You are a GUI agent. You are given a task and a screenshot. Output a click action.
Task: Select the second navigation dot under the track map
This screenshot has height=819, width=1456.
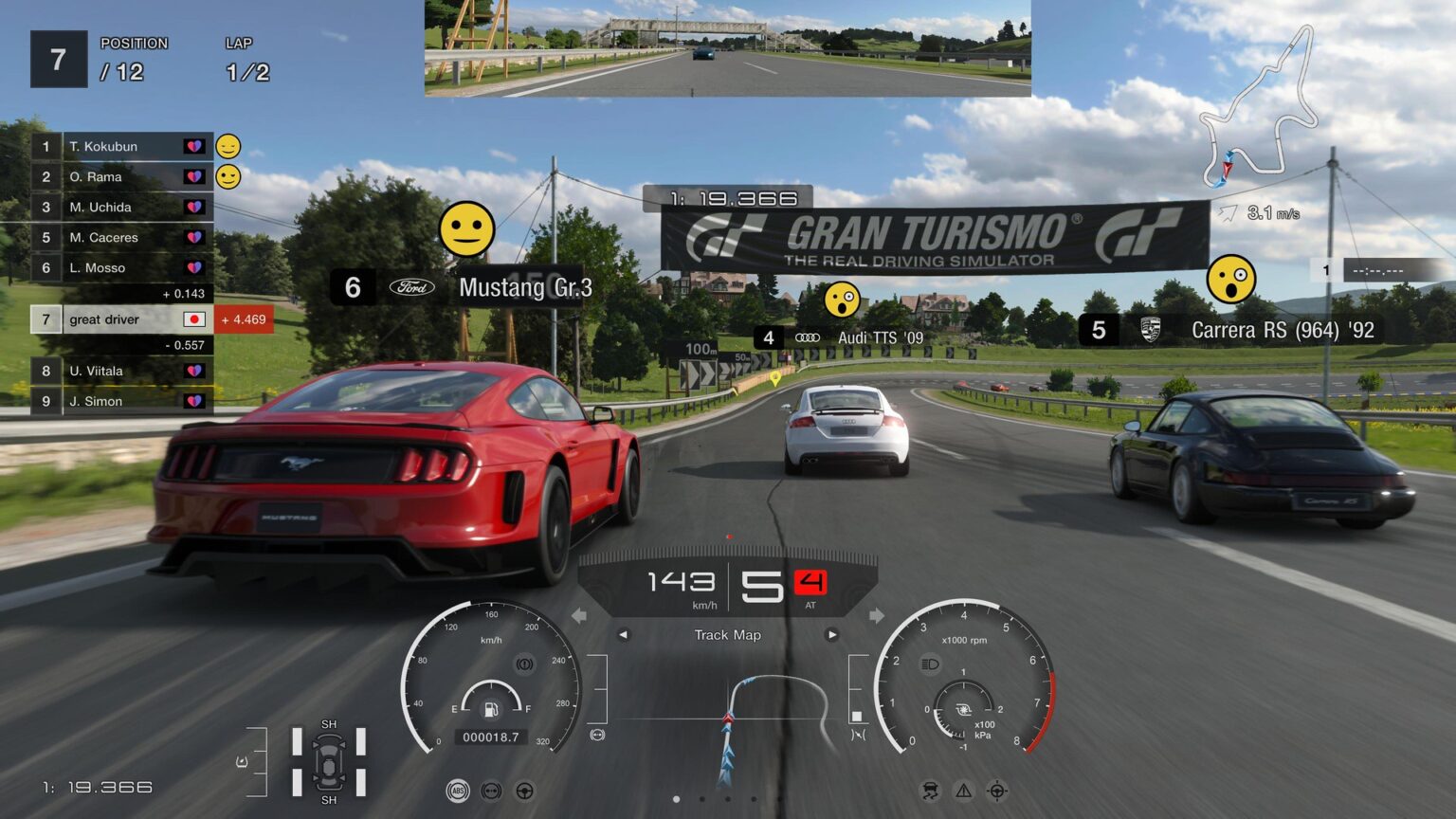tap(702, 801)
